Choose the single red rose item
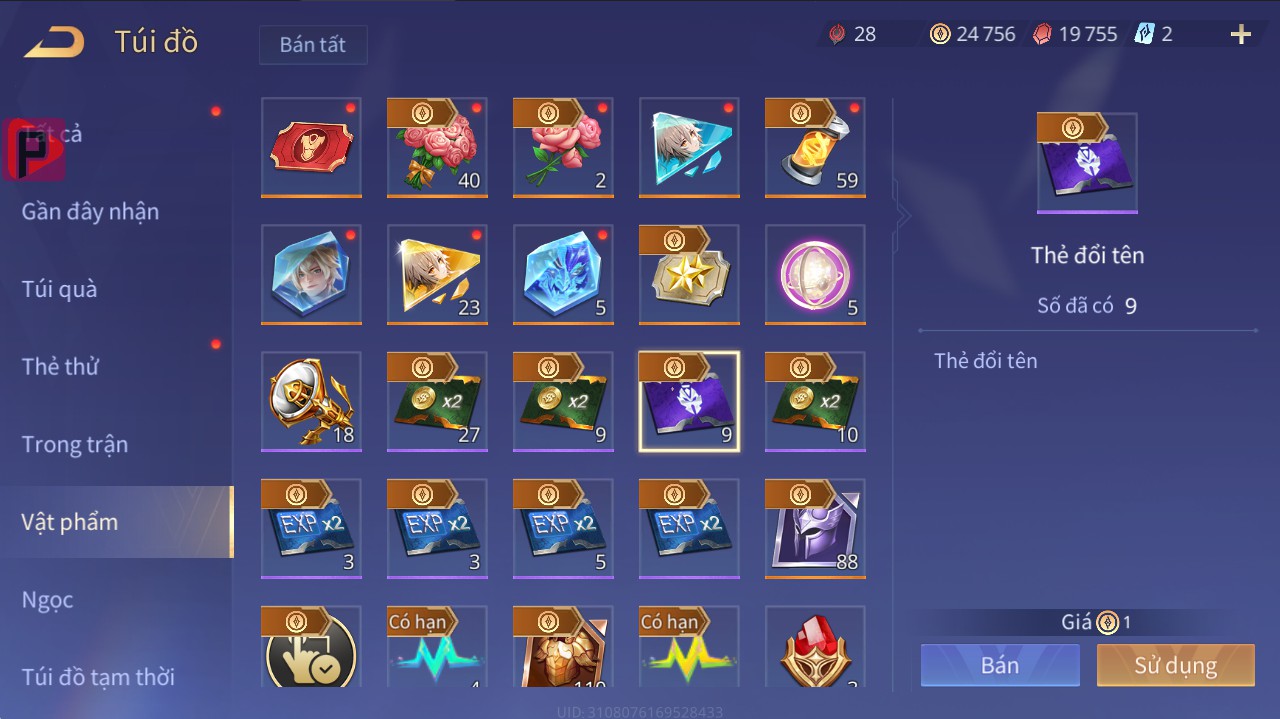1280x719 pixels. (x=563, y=147)
